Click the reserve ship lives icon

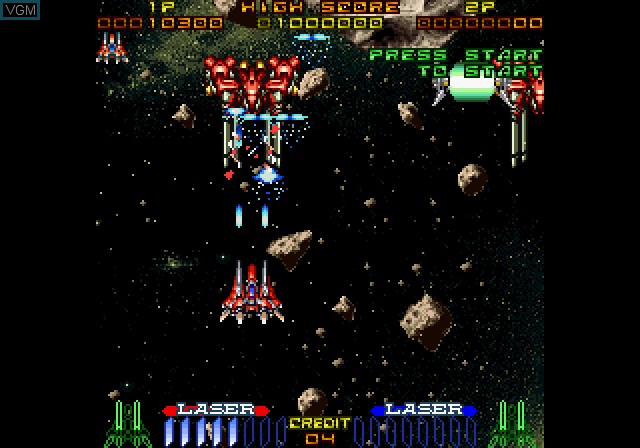pos(110,46)
